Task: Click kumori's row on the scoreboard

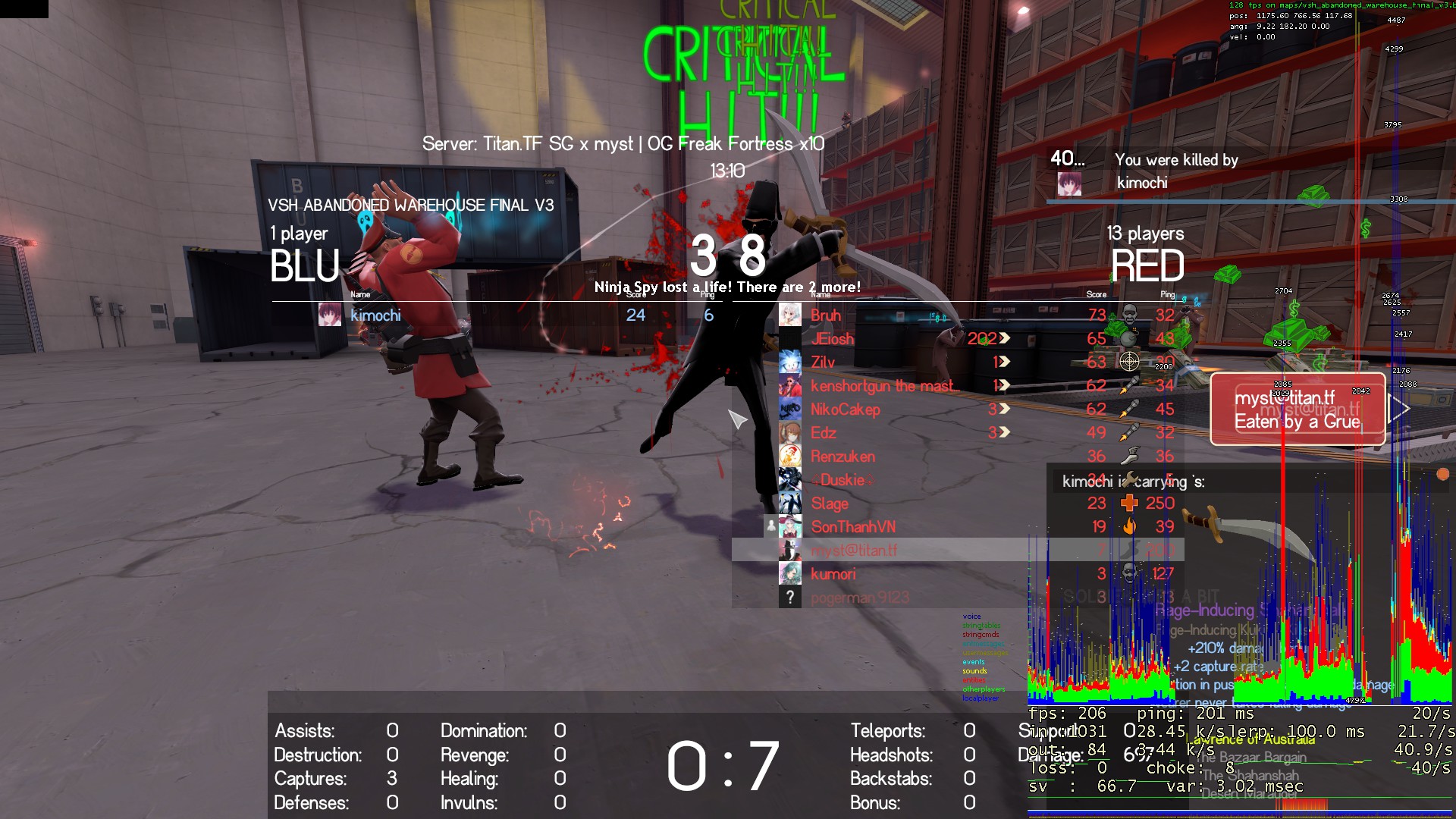Action: (x=833, y=574)
